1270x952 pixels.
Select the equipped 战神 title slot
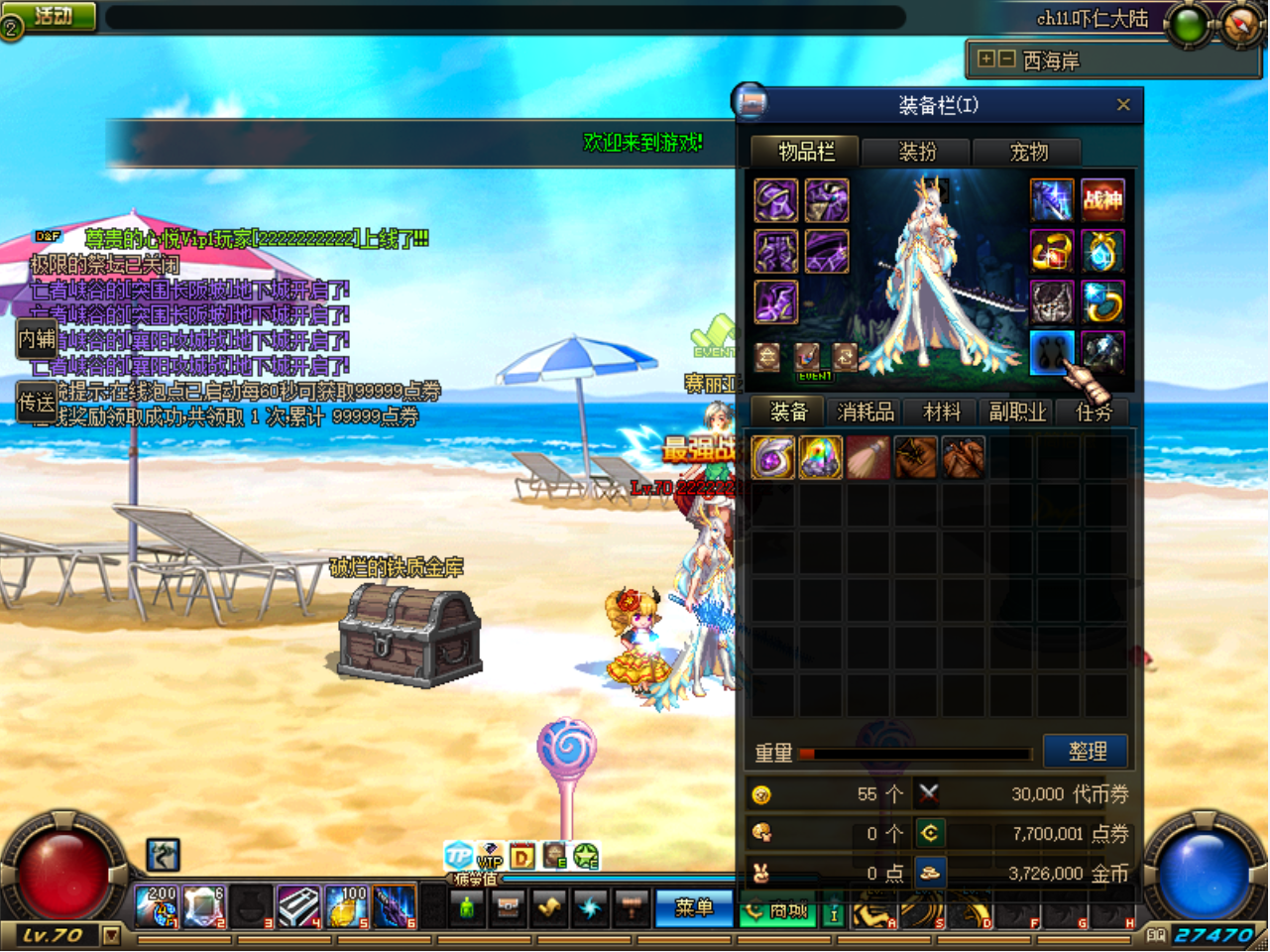(x=1102, y=201)
